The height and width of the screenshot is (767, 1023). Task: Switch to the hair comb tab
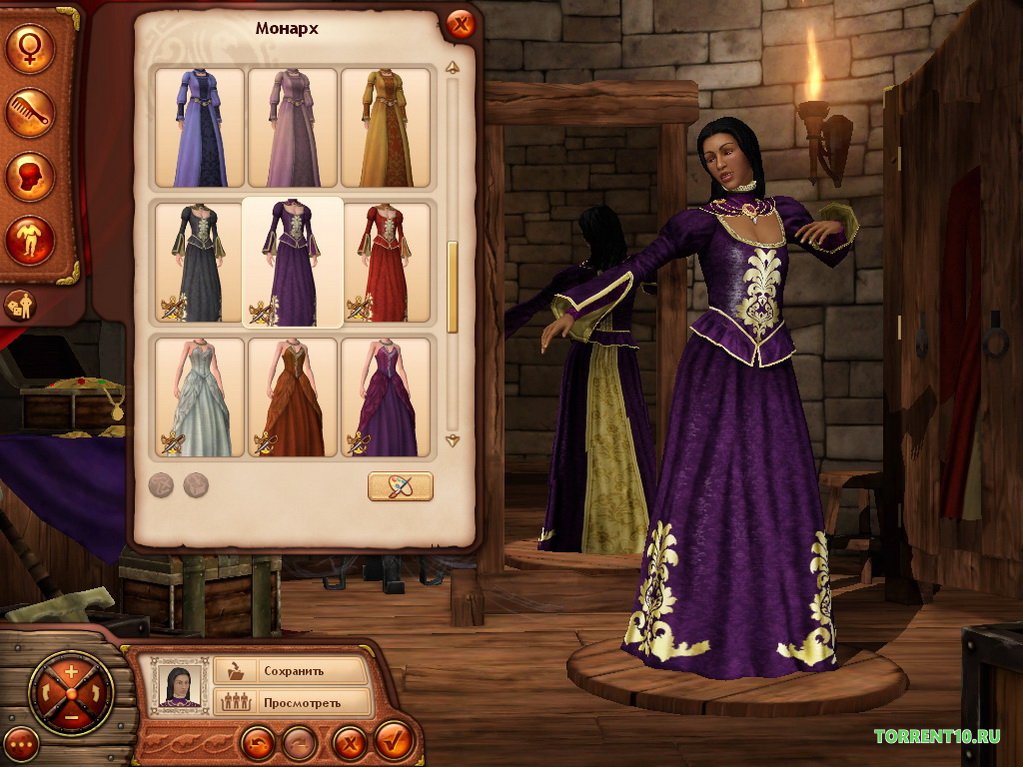(30, 113)
